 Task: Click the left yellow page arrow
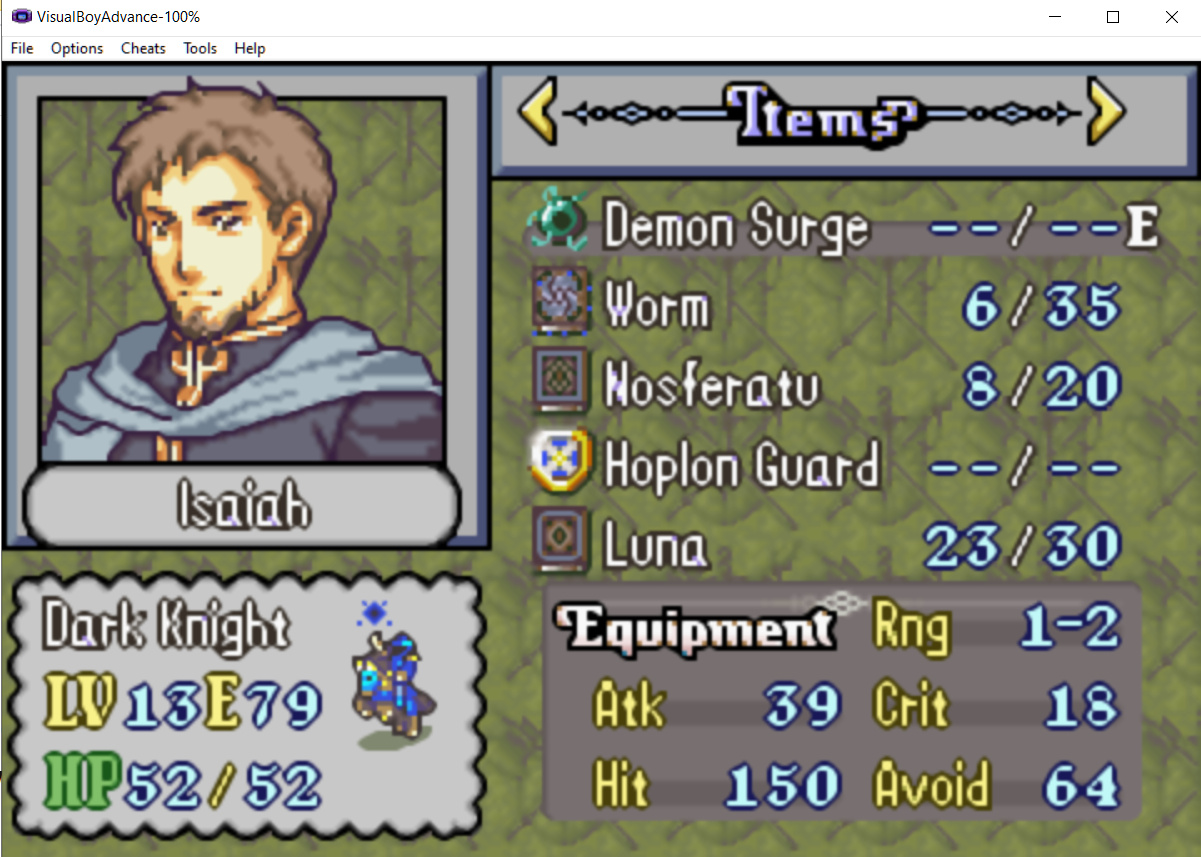point(538,113)
